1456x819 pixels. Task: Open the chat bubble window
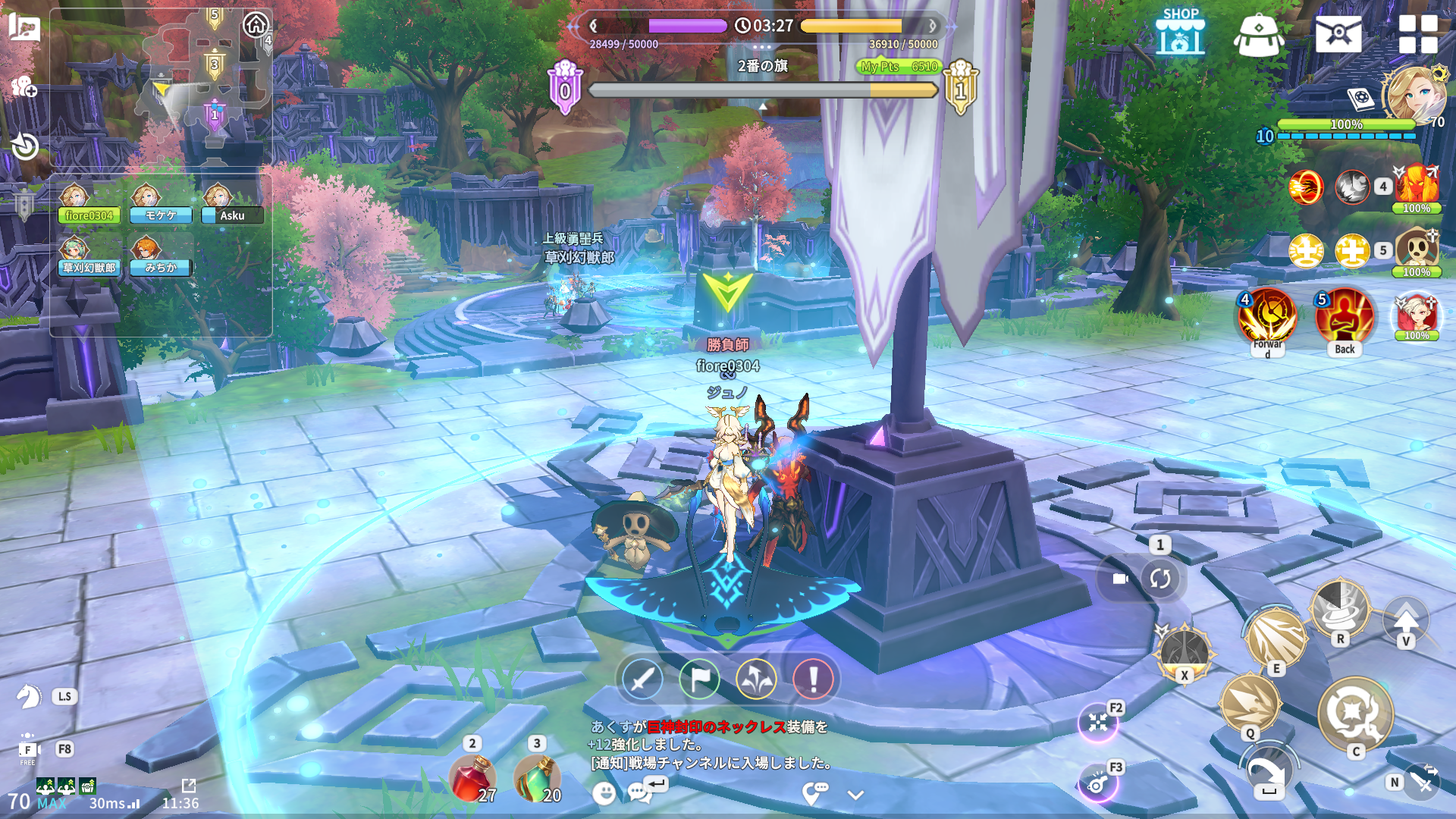tap(640, 792)
